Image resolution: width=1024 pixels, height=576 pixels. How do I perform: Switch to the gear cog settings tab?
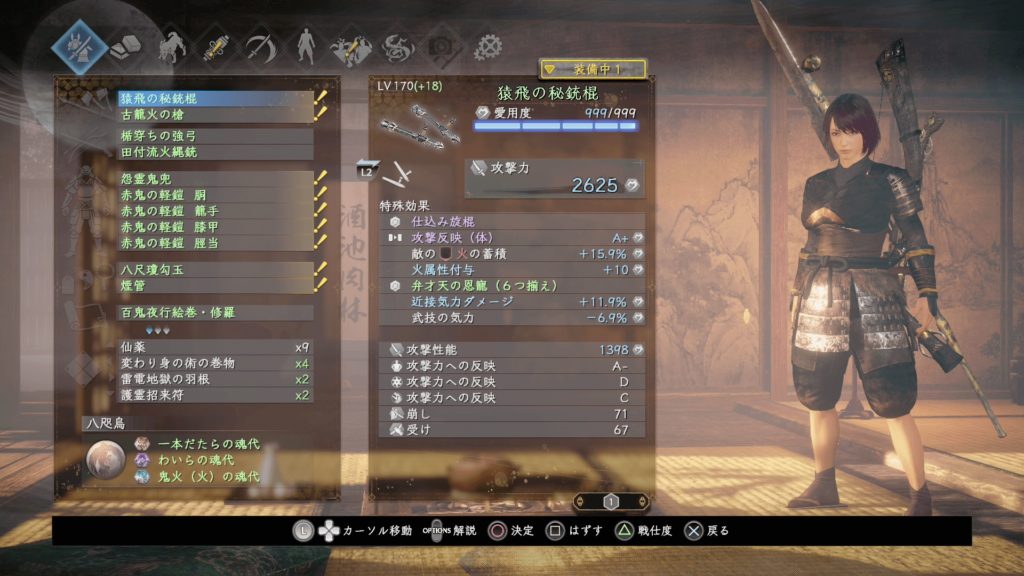tap(488, 46)
